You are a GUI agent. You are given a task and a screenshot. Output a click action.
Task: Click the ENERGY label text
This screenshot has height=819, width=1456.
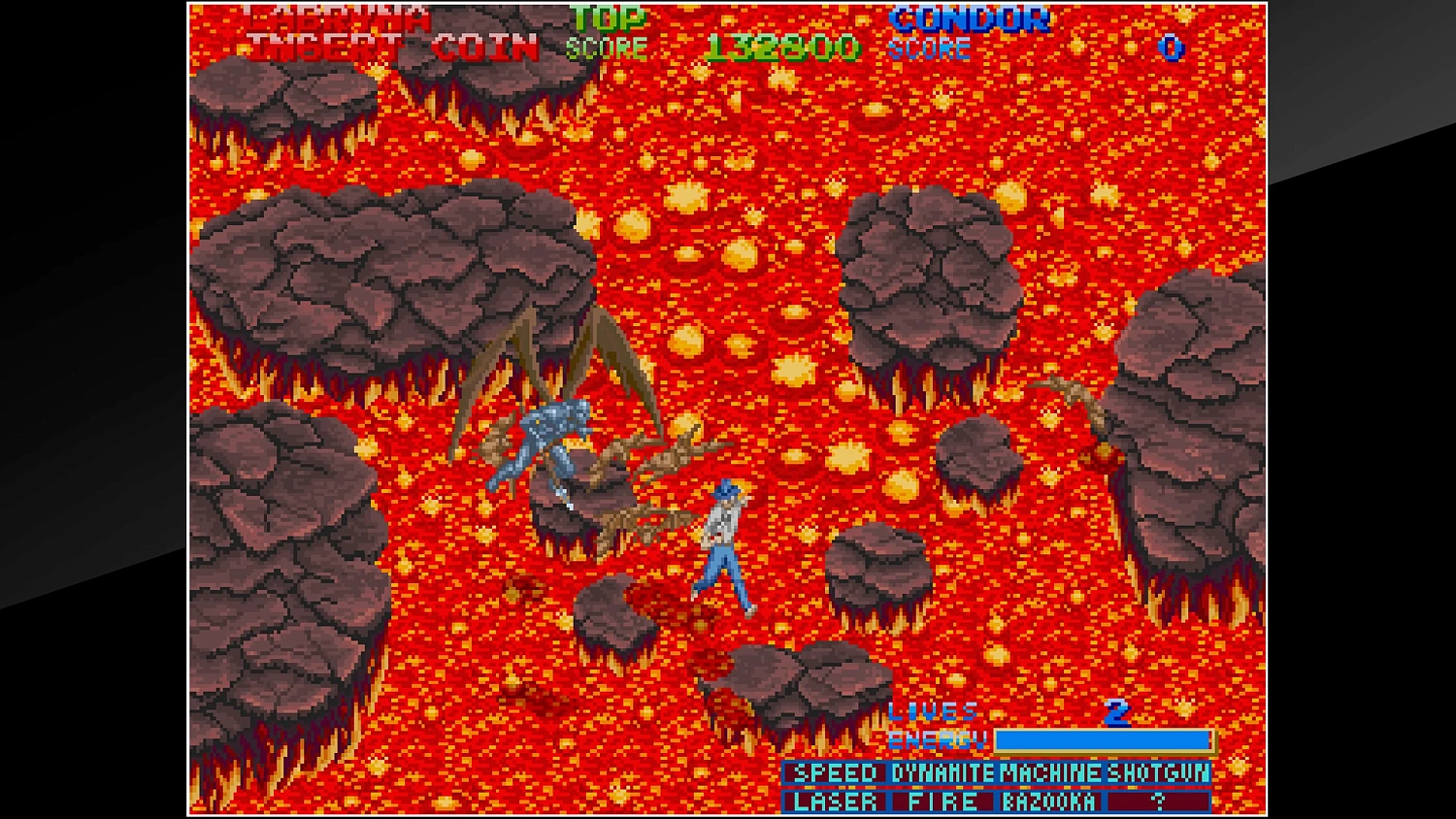click(x=935, y=739)
